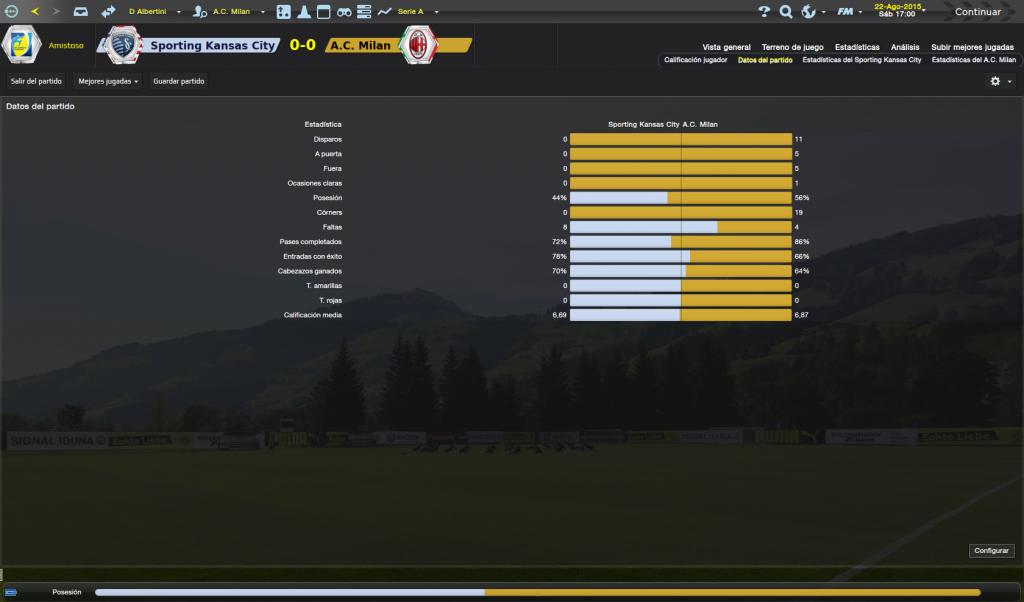1024x602 pixels.
Task: Click the Configurar button
Action: (x=992, y=551)
